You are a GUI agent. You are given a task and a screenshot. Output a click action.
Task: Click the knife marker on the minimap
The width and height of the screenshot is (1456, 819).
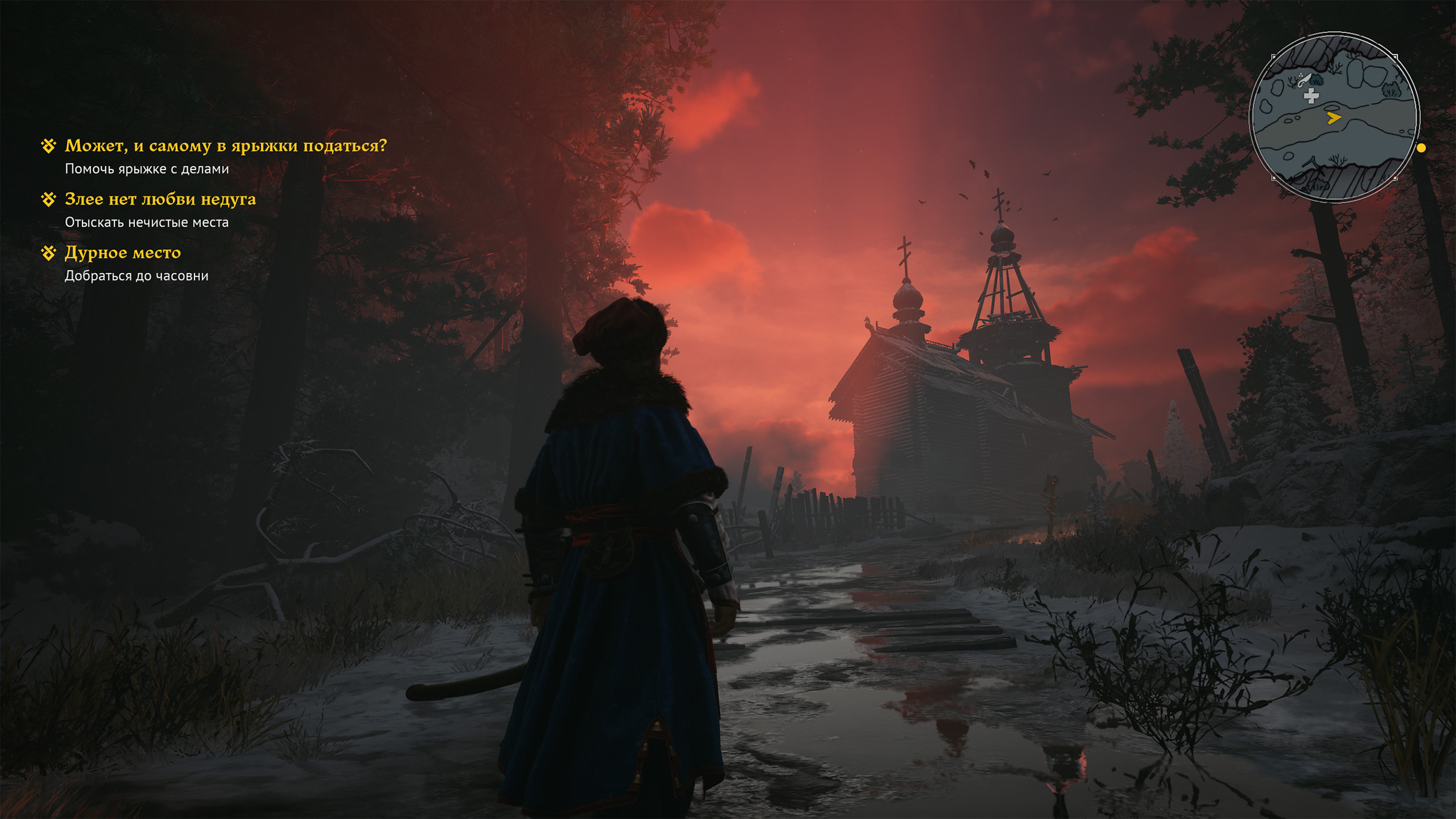click(x=1304, y=79)
